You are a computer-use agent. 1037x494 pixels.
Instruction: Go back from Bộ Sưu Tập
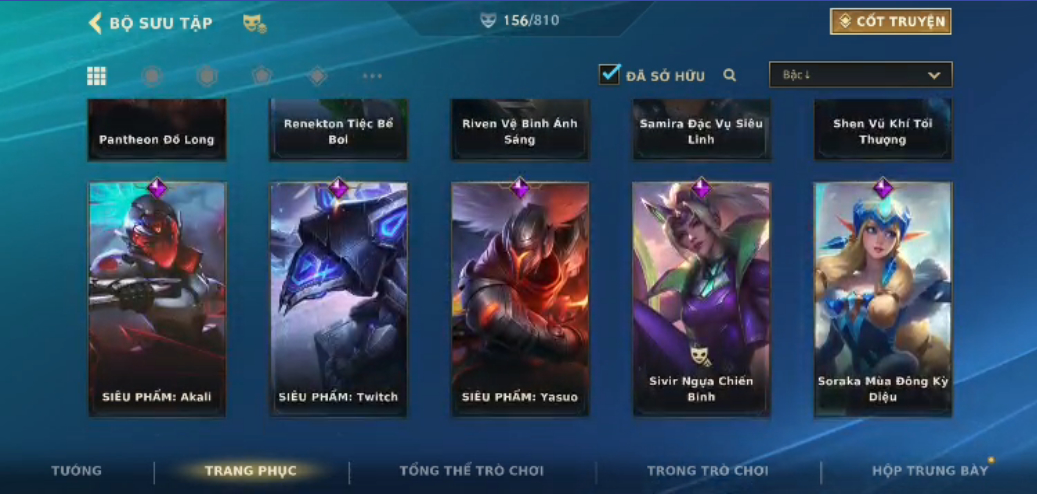click(96, 23)
